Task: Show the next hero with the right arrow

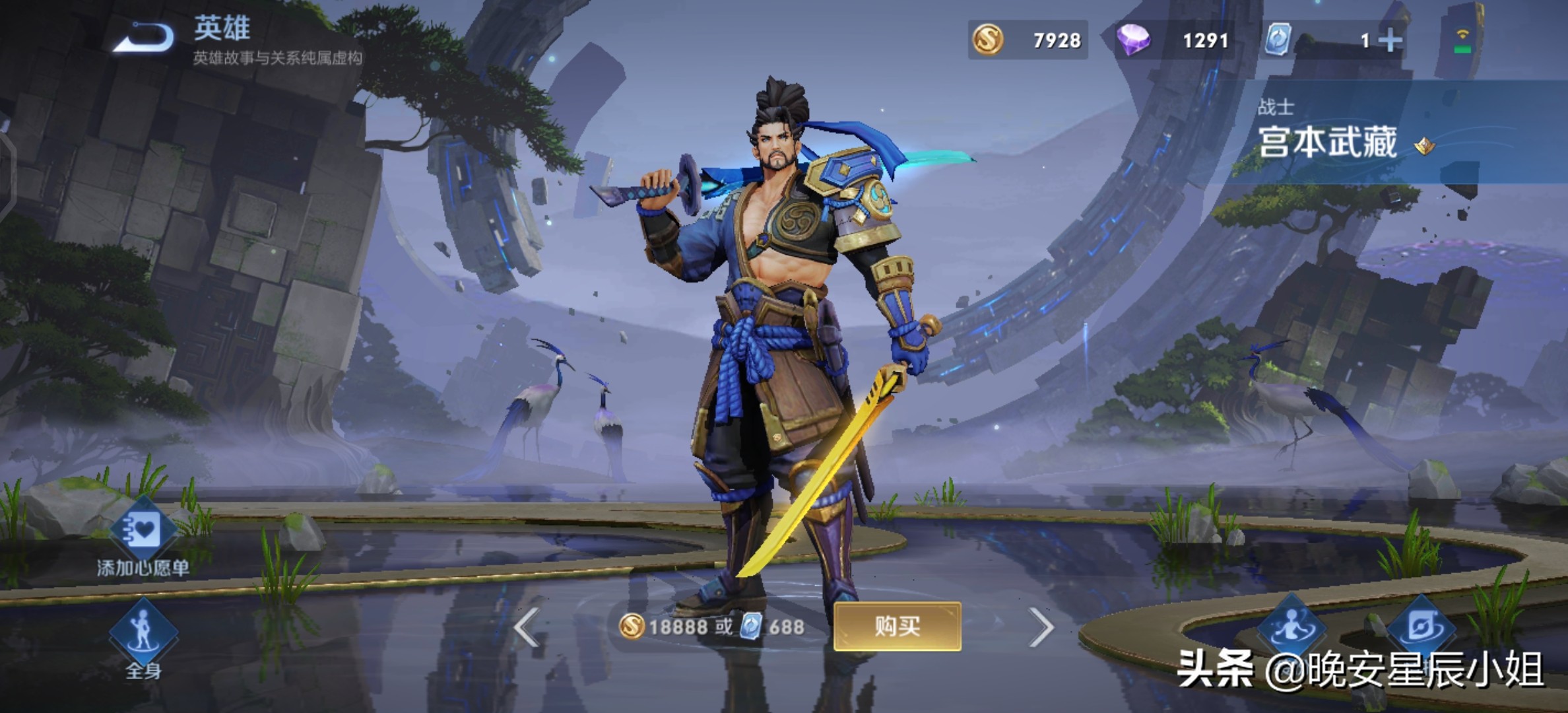Action: point(1041,627)
